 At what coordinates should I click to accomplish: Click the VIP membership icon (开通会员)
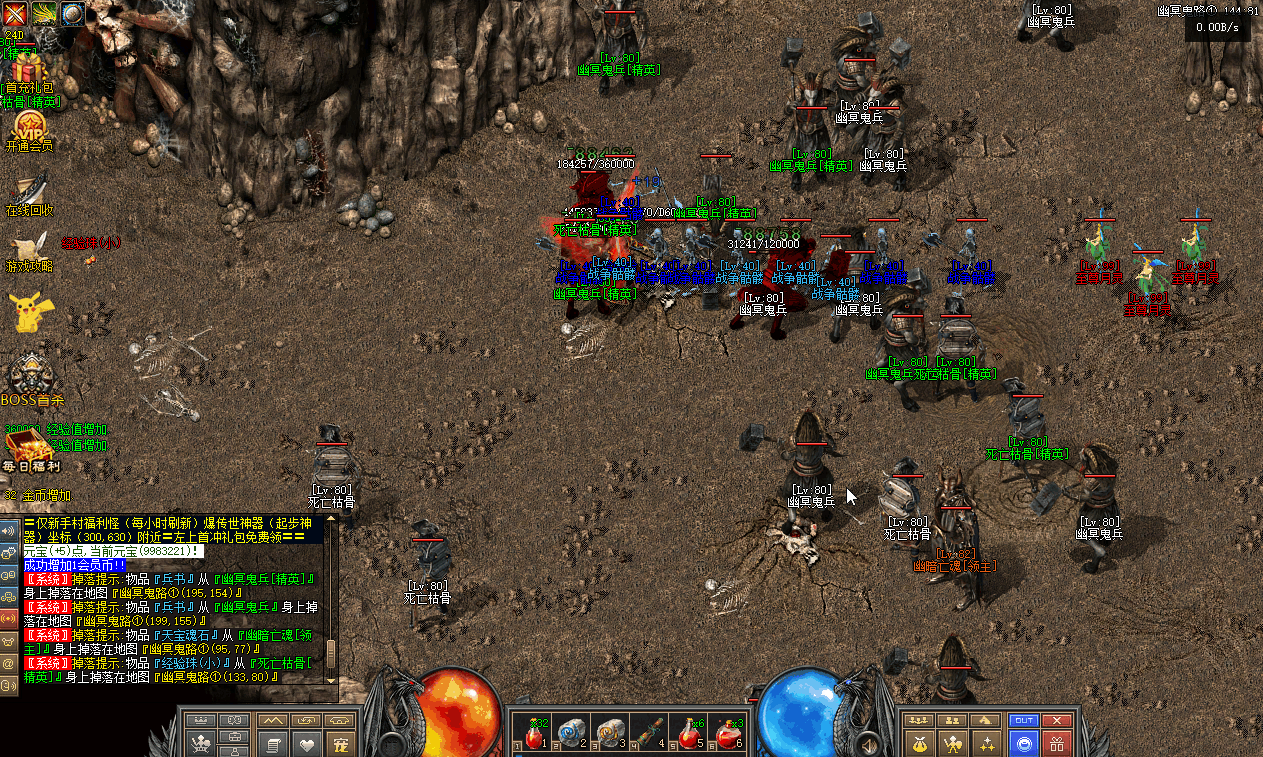coord(29,127)
